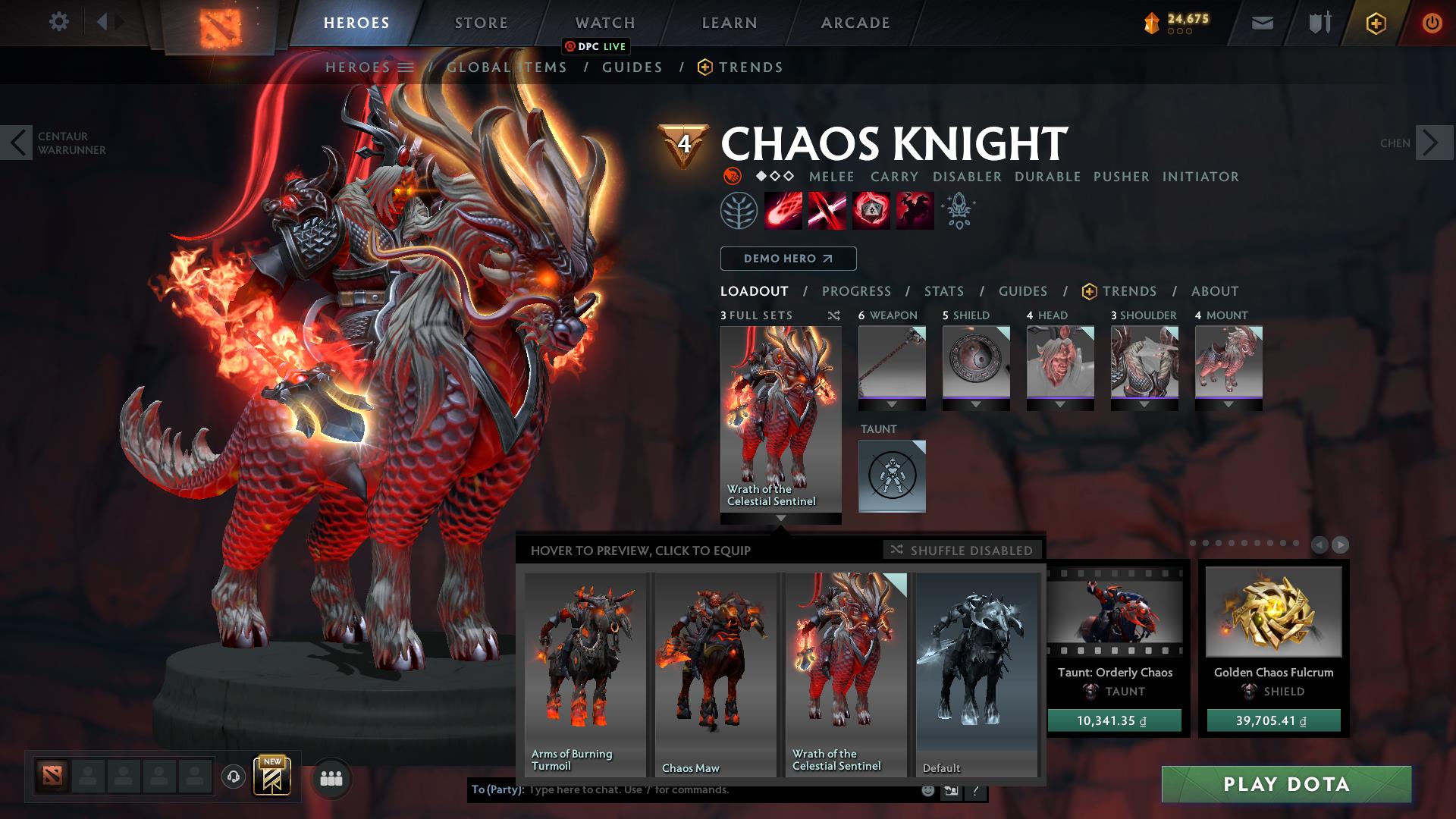Open the settings gear menu
Viewport: 1456px width, 819px height.
pos(58,22)
